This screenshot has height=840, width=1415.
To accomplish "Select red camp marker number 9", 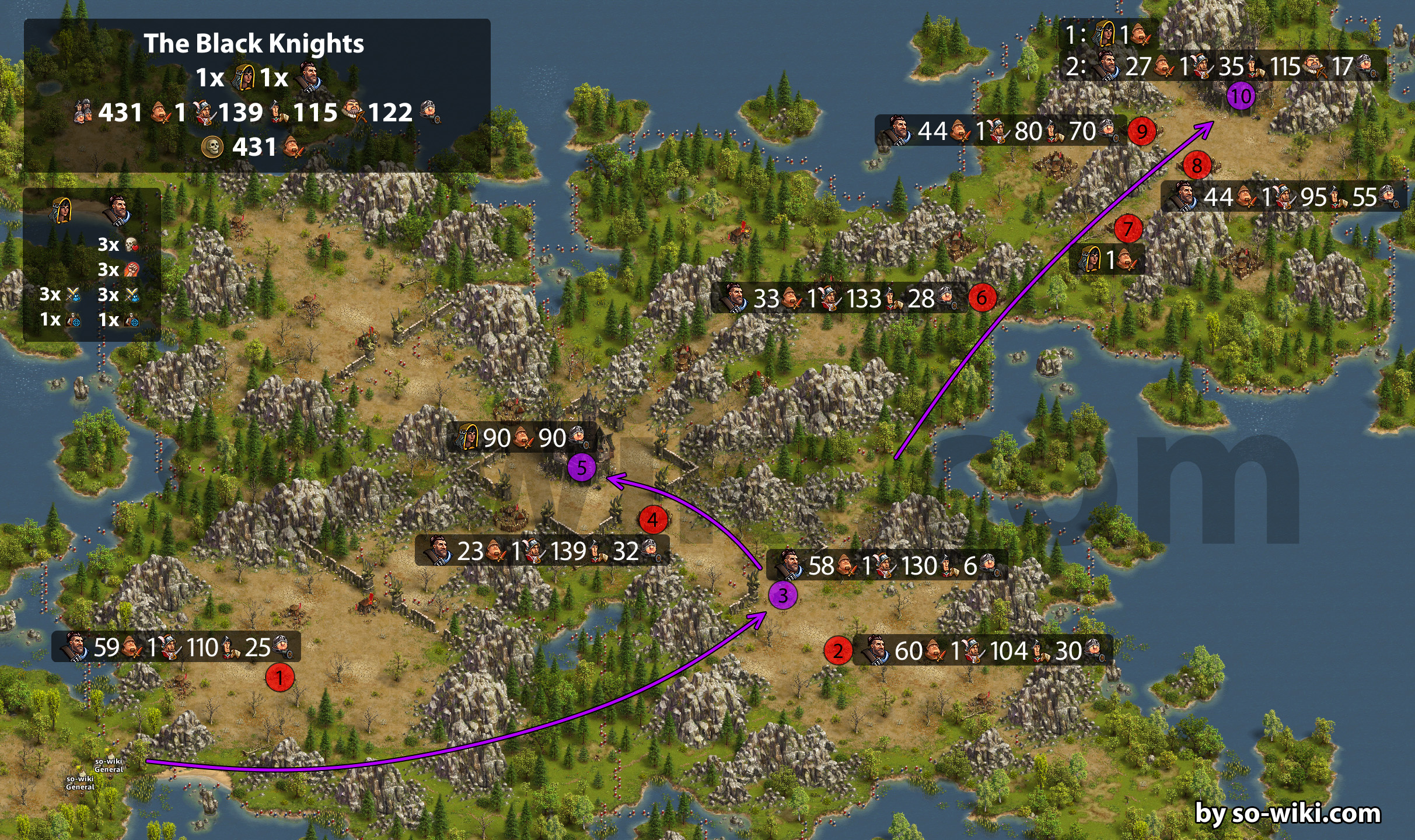I will point(1142,131).
